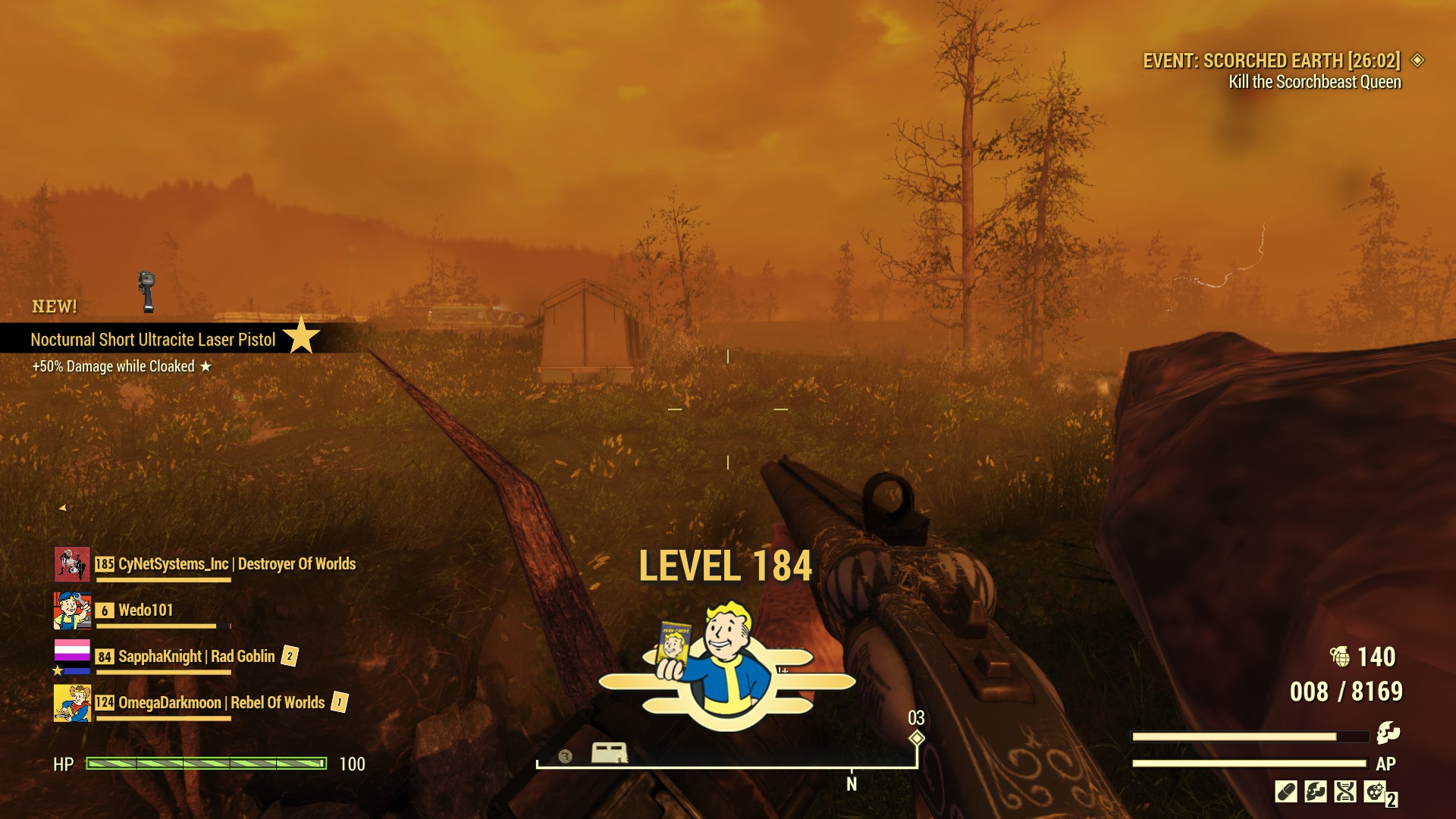Select the pill chem status icon
This screenshot has height=819, width=1456.
coord(1286,792)
